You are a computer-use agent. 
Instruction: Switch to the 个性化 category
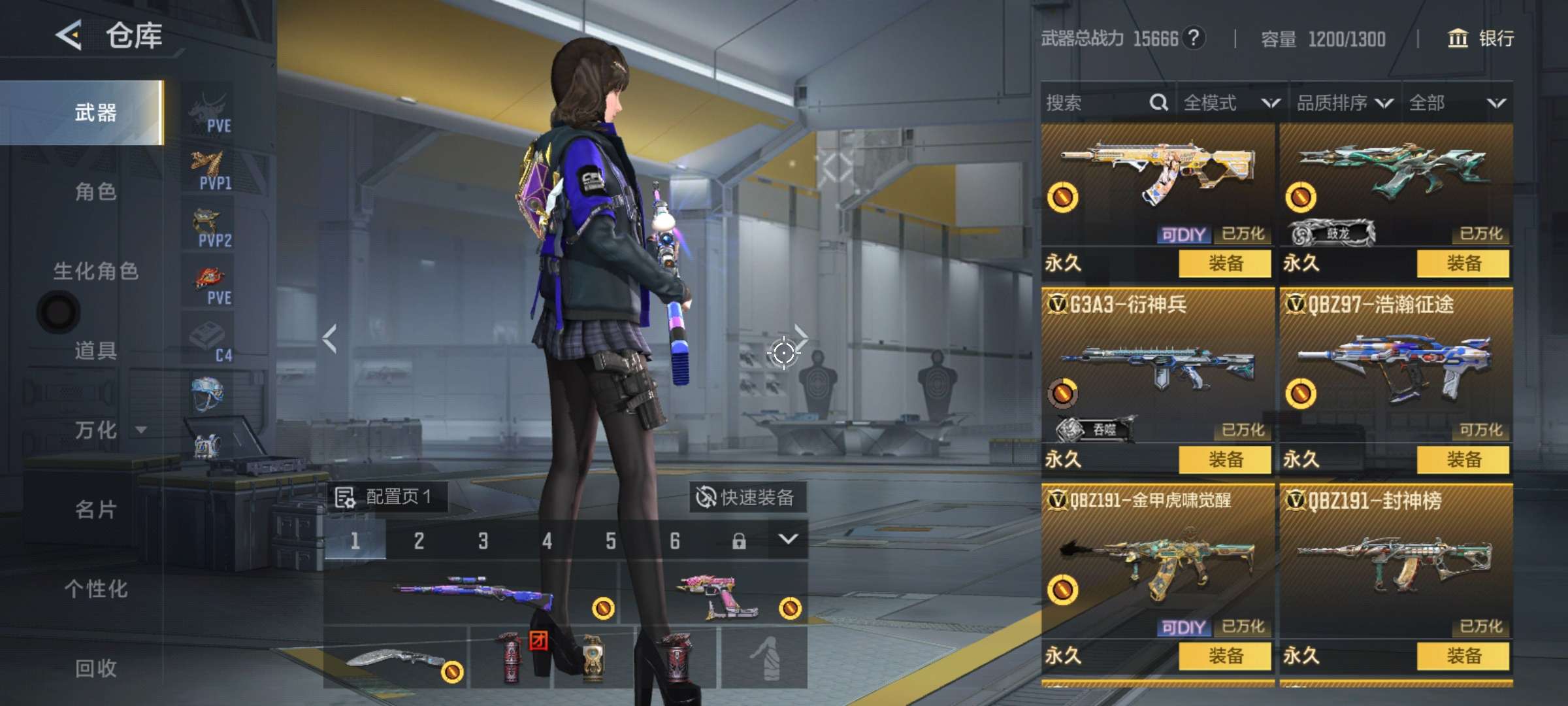95,589
